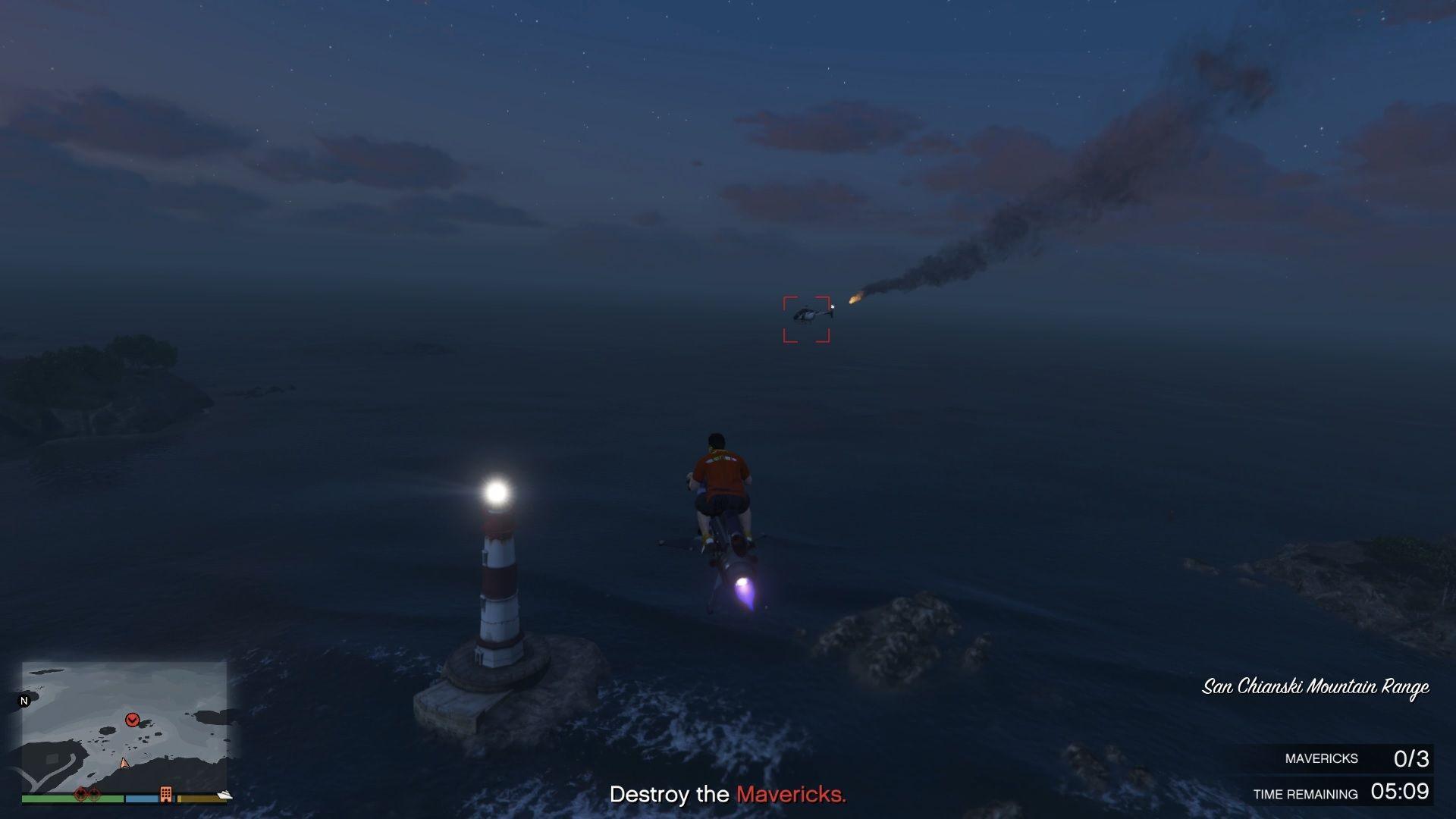
Task: Select the white boat icon near the minimap edge
Action: [224, 796]
